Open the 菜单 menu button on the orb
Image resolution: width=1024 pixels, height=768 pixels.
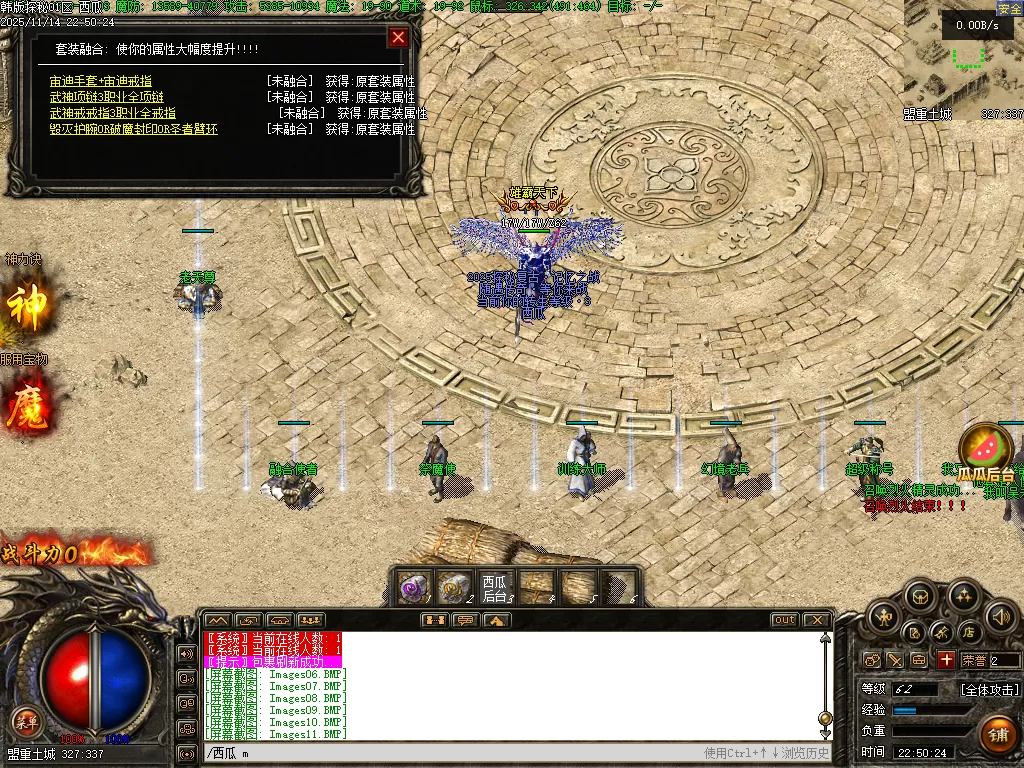point(26,721)
